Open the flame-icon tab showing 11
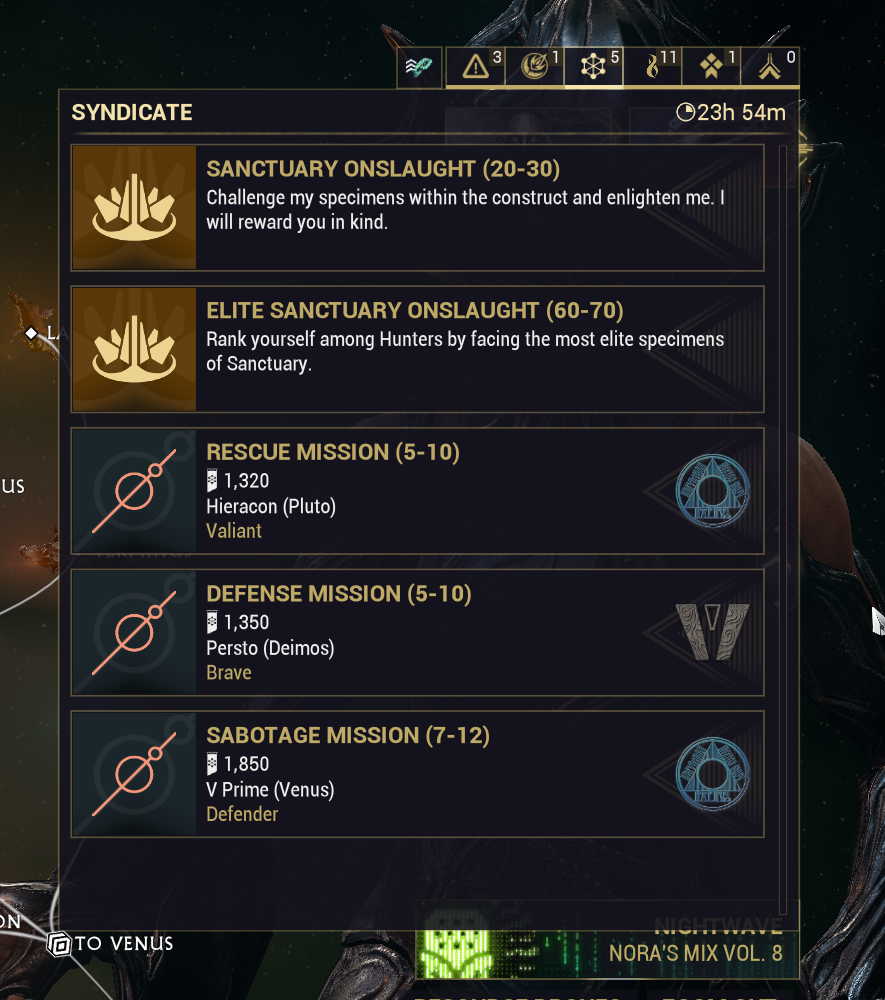Viewport: 885px width, 1000px height. [653, 67]
